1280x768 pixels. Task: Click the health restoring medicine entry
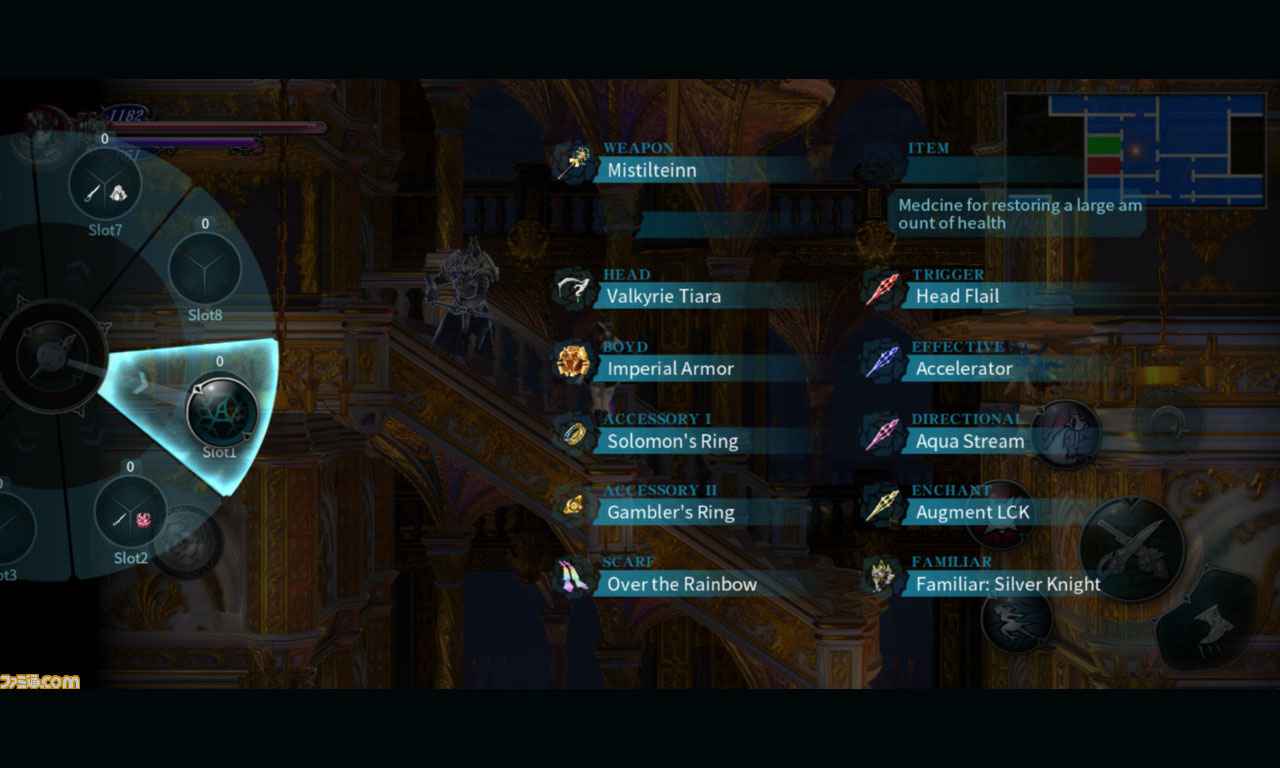tap(1017, 214)
